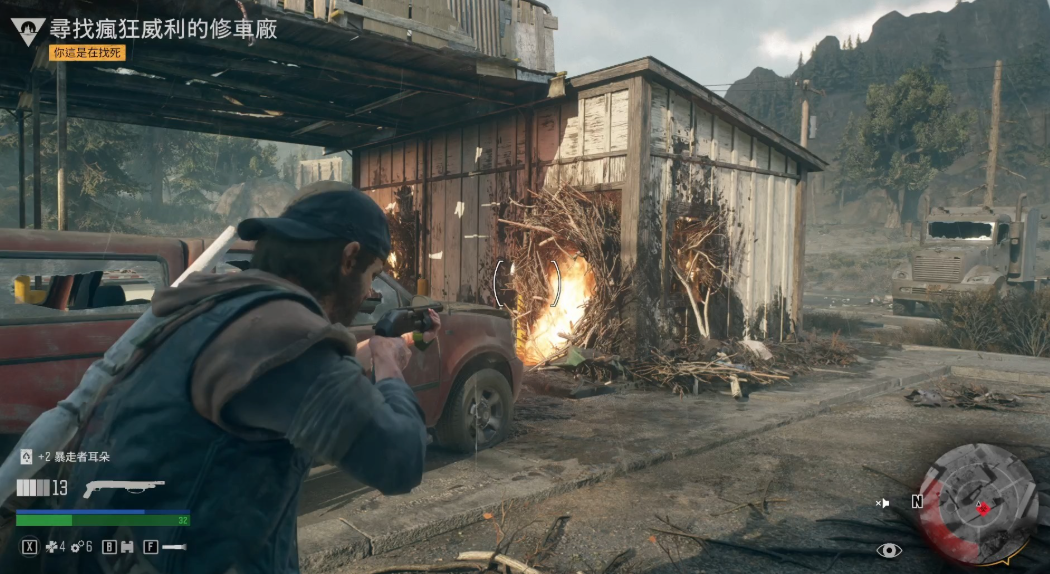Click the N compass marker by minimap

[917, 501]
